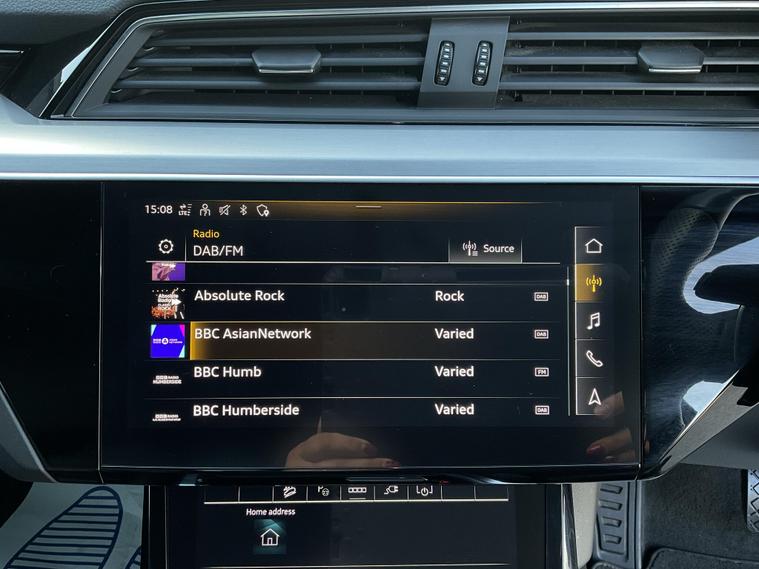Viewport: 759px width, 569px height.
Task: Switch to the media music note tab
Action: 593,321
